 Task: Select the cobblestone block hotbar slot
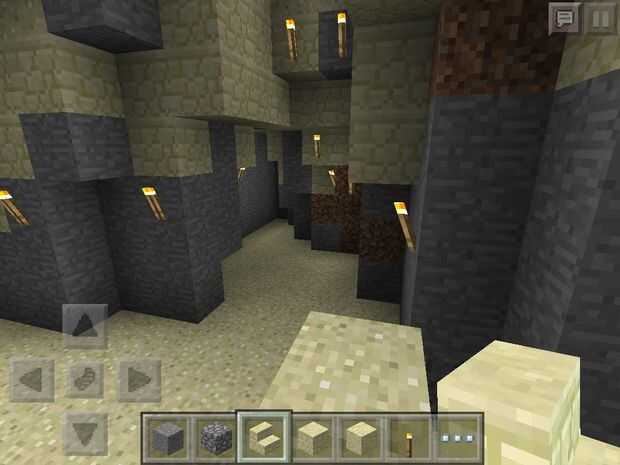[216, 437]
